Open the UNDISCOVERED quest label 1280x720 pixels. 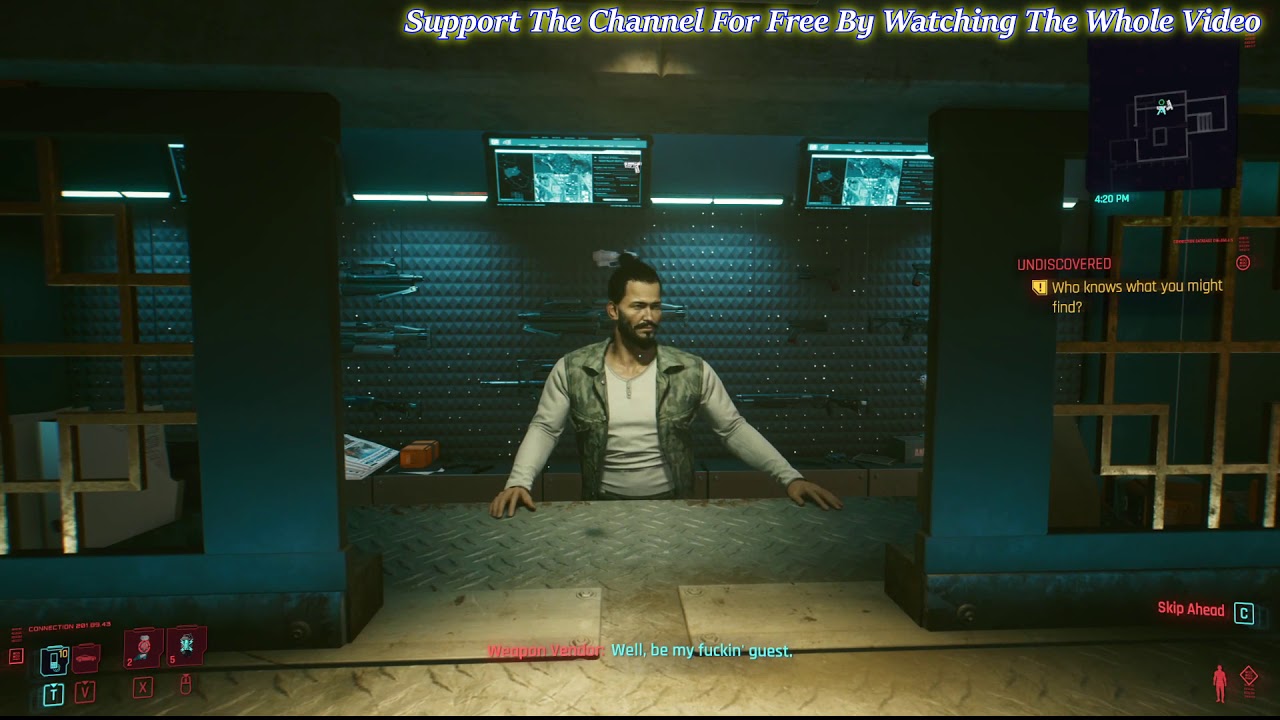coord(1063,263)
